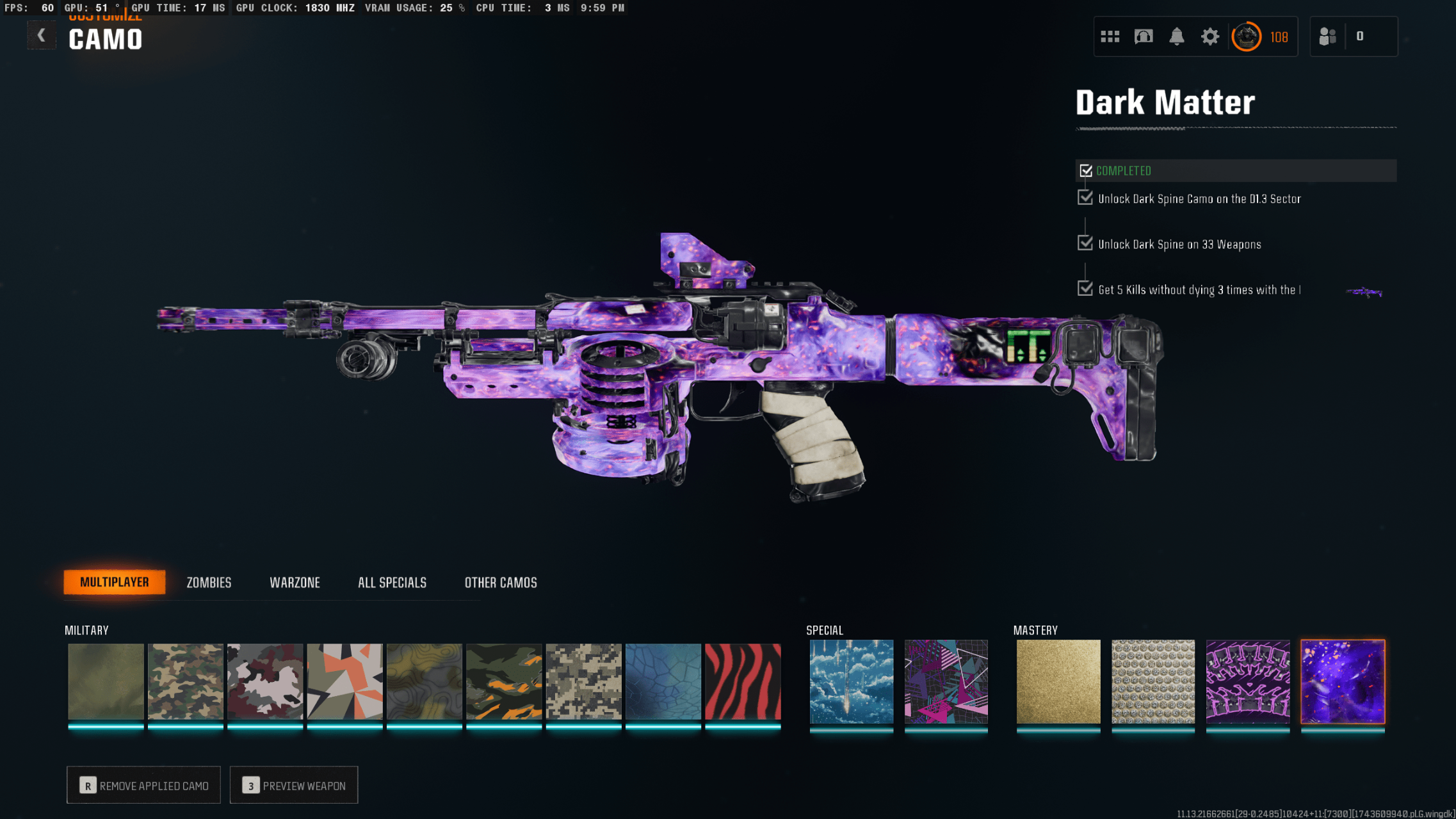Switch to the Zombies camo tab
This screenshot has width=1456, height=819.
point(209,583)
